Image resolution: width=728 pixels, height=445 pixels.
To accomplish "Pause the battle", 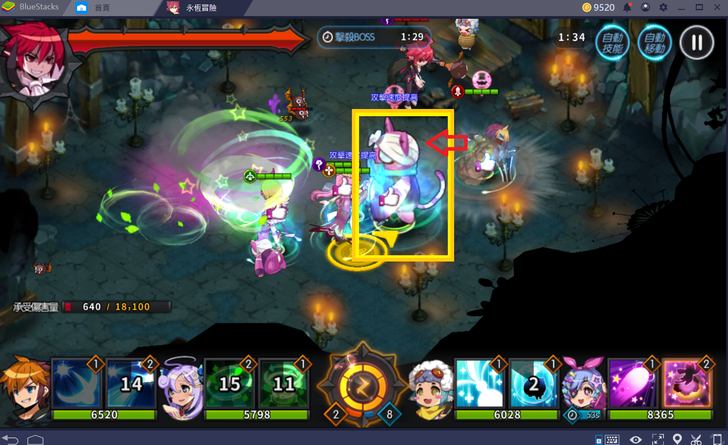I will coord(695,42).
